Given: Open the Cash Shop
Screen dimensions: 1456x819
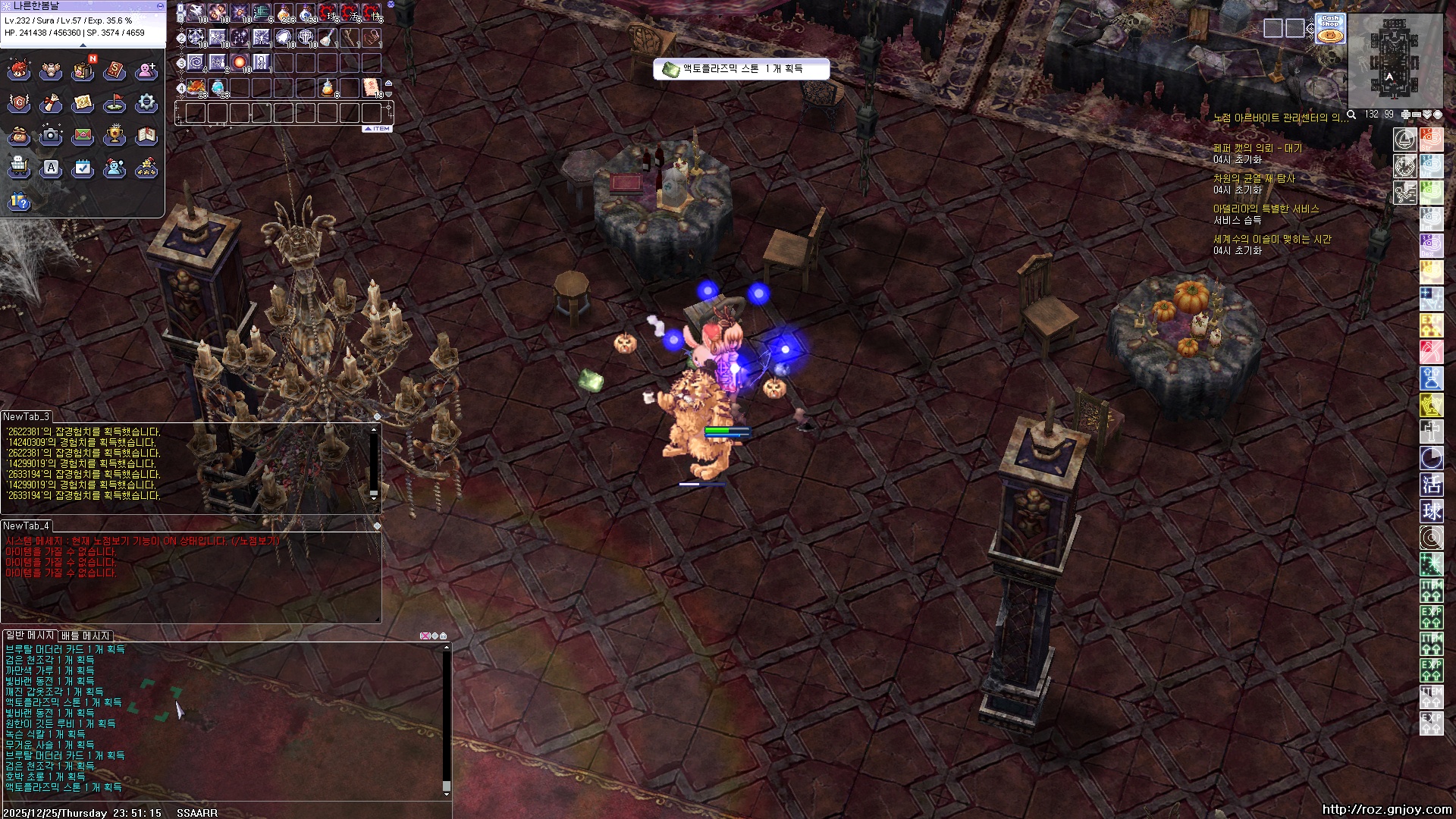Looking at the screenshot, I should pyautogui.click(x=1330, y=28).
